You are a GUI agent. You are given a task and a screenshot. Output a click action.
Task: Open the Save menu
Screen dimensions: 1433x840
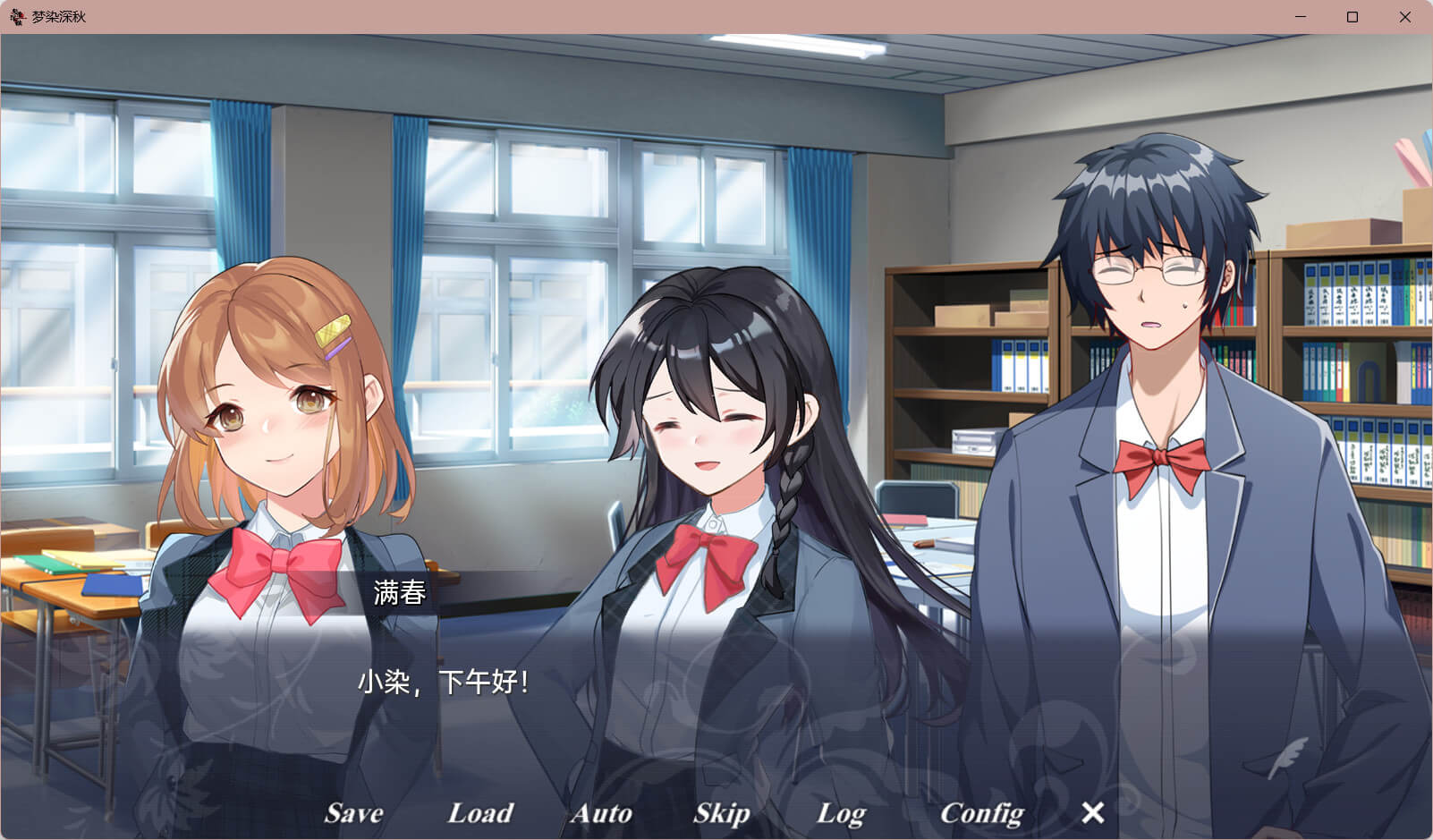coord(353,812)
